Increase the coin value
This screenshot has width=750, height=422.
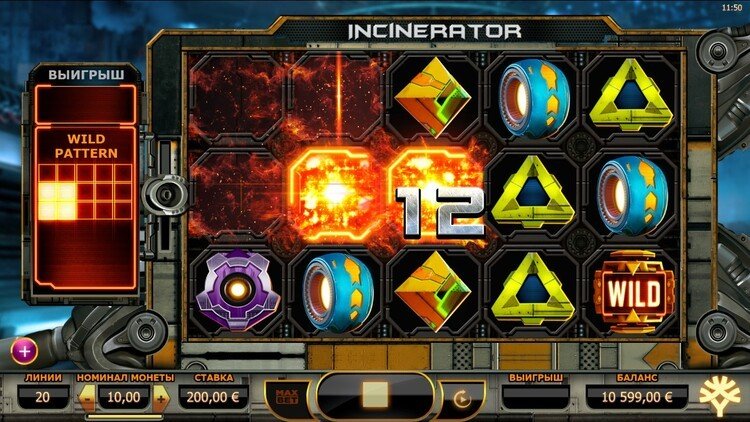click(161, 397)
